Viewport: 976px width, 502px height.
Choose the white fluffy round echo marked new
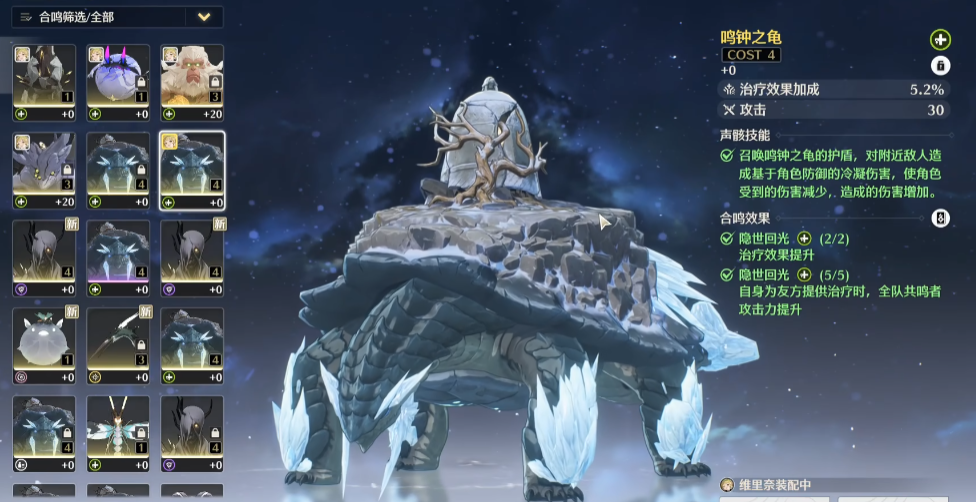[x=44, y=340]
